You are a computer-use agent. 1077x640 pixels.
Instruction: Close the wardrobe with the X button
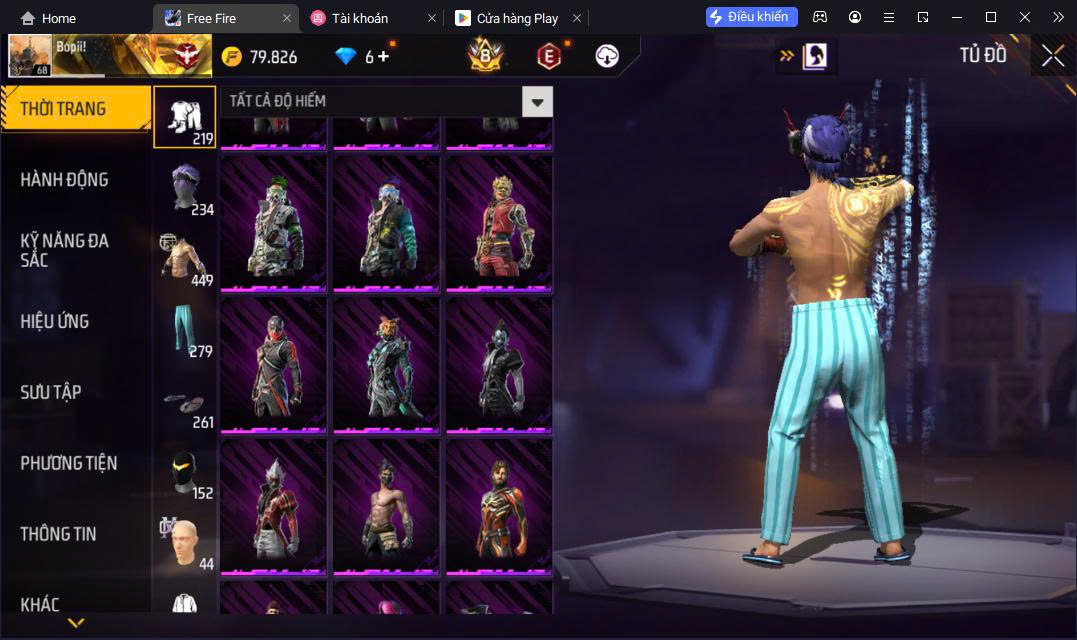[1052, 56]
